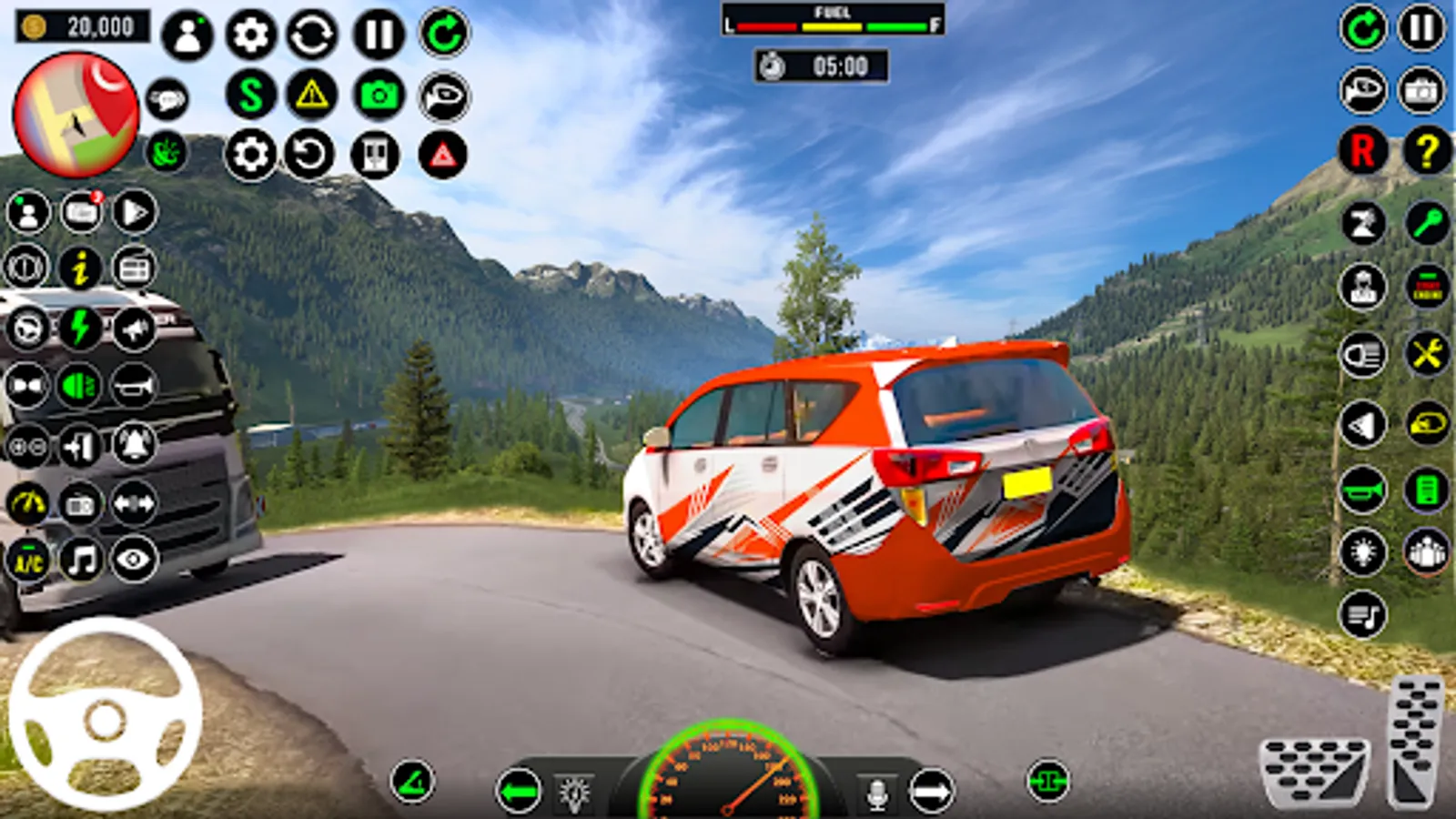Screen dimensions: 1456x819
Task: Click the green S button
Action: (x=251, y=94)
